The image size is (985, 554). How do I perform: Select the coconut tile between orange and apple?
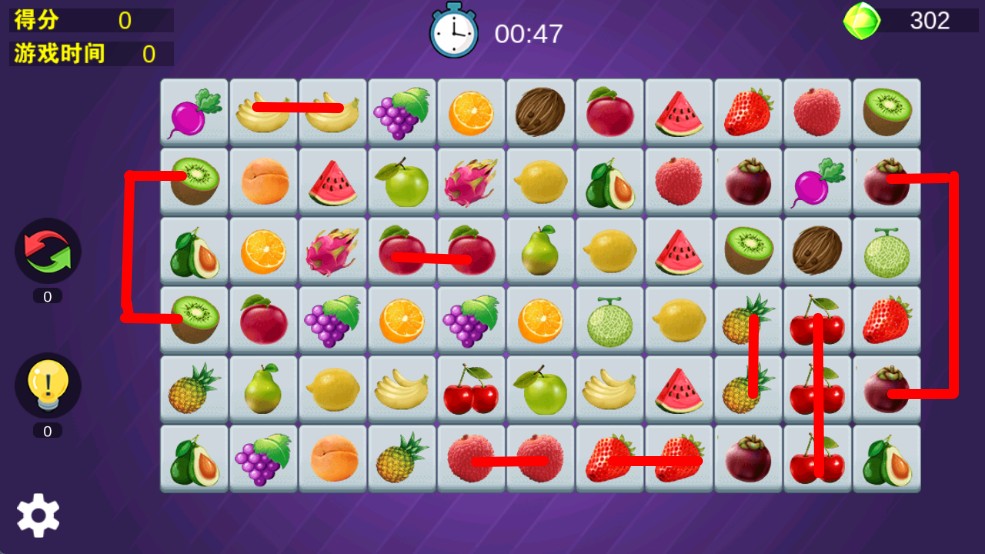point(540,112)
